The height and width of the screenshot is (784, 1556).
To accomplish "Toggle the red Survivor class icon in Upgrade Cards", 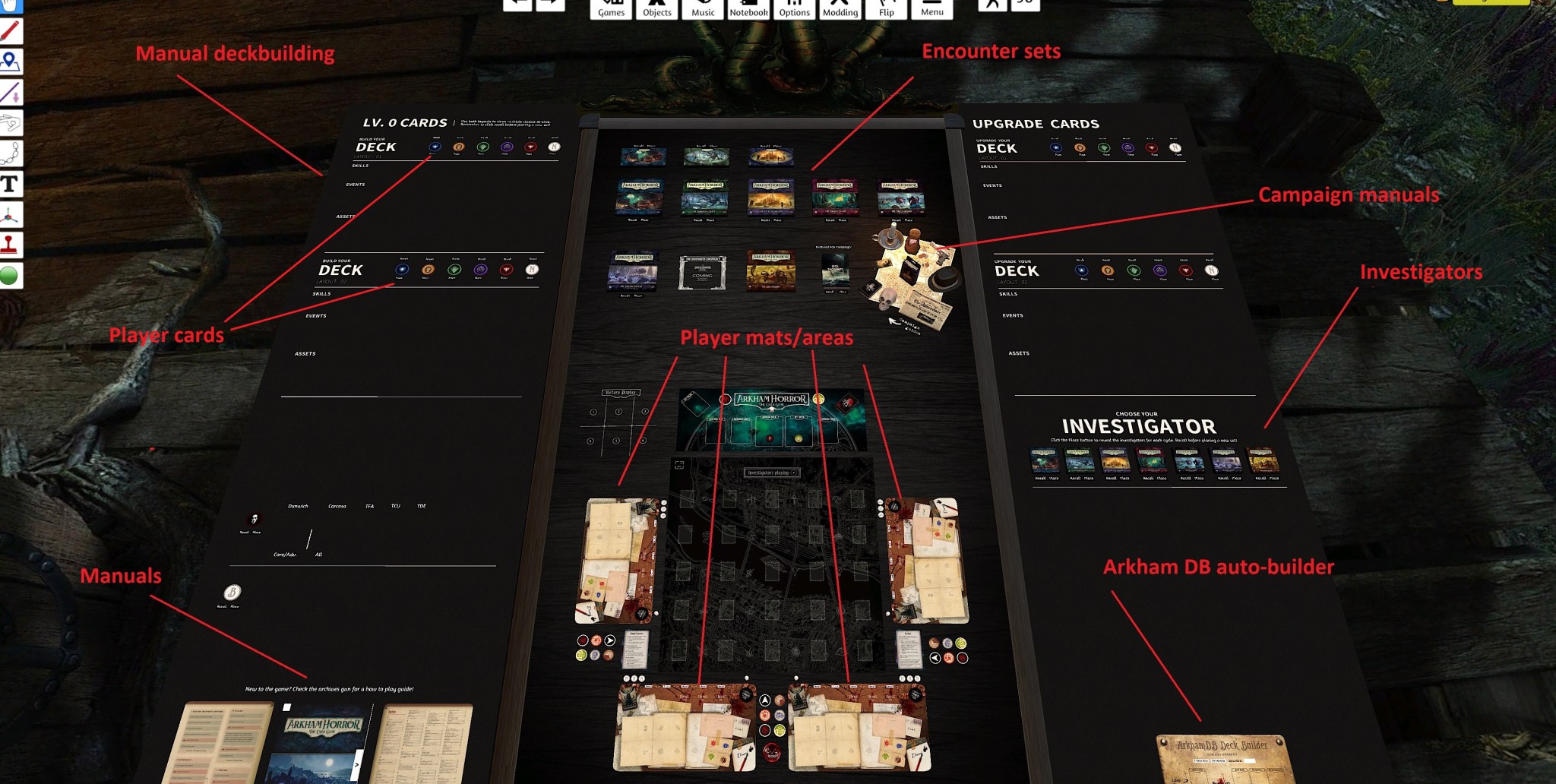I will pos(1152,147).
